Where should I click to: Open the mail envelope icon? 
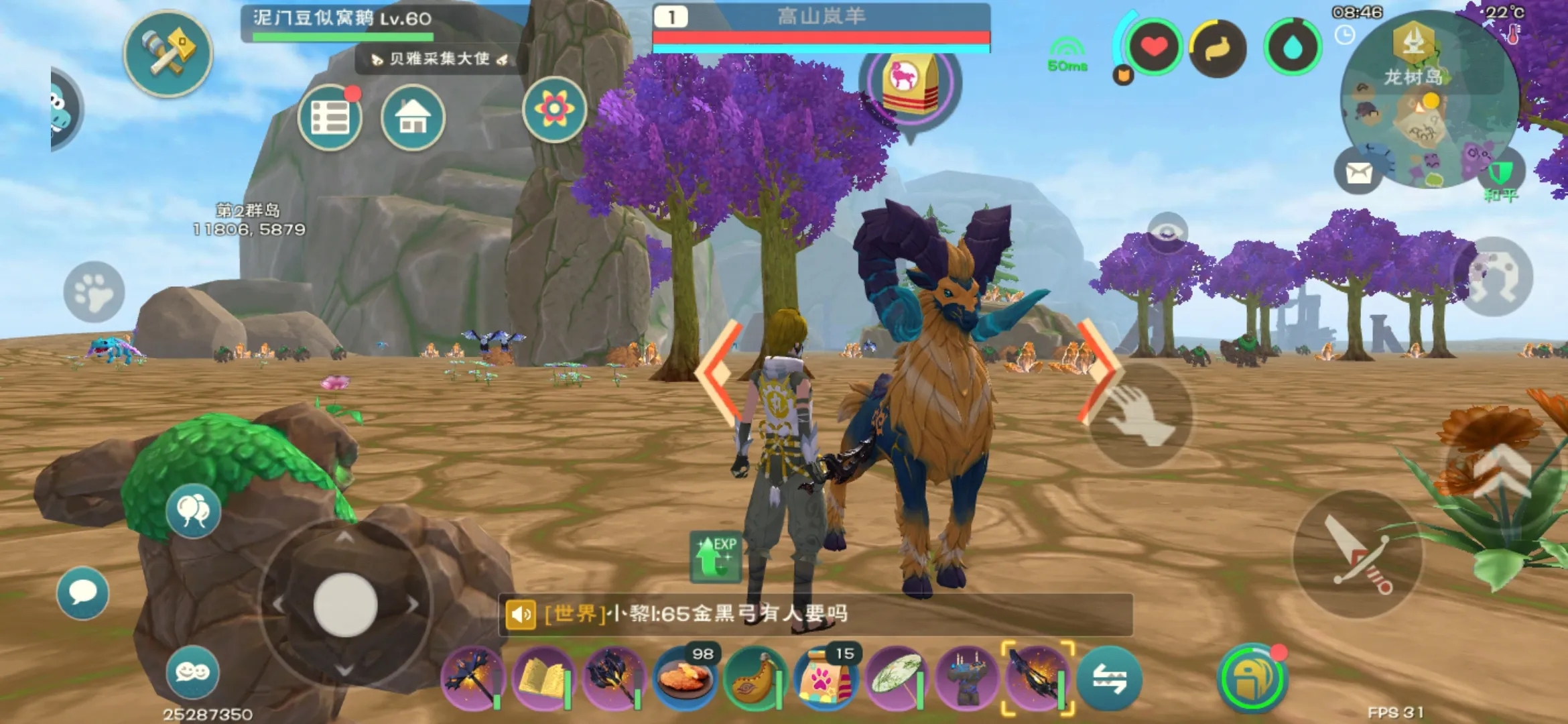pos(1358,173)
